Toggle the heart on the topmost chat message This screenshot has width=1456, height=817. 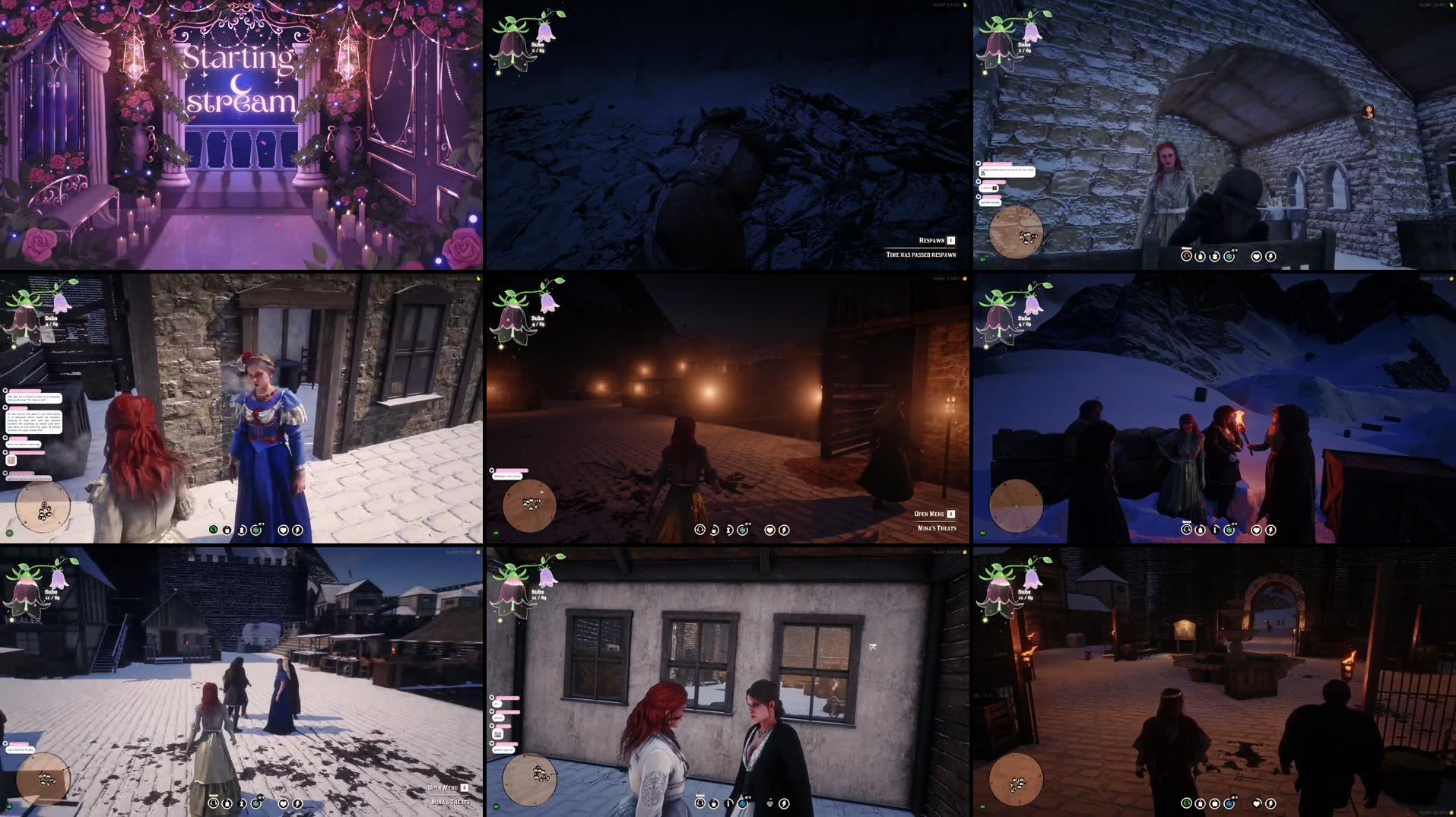pyautogui.click(x=979, y=163)
